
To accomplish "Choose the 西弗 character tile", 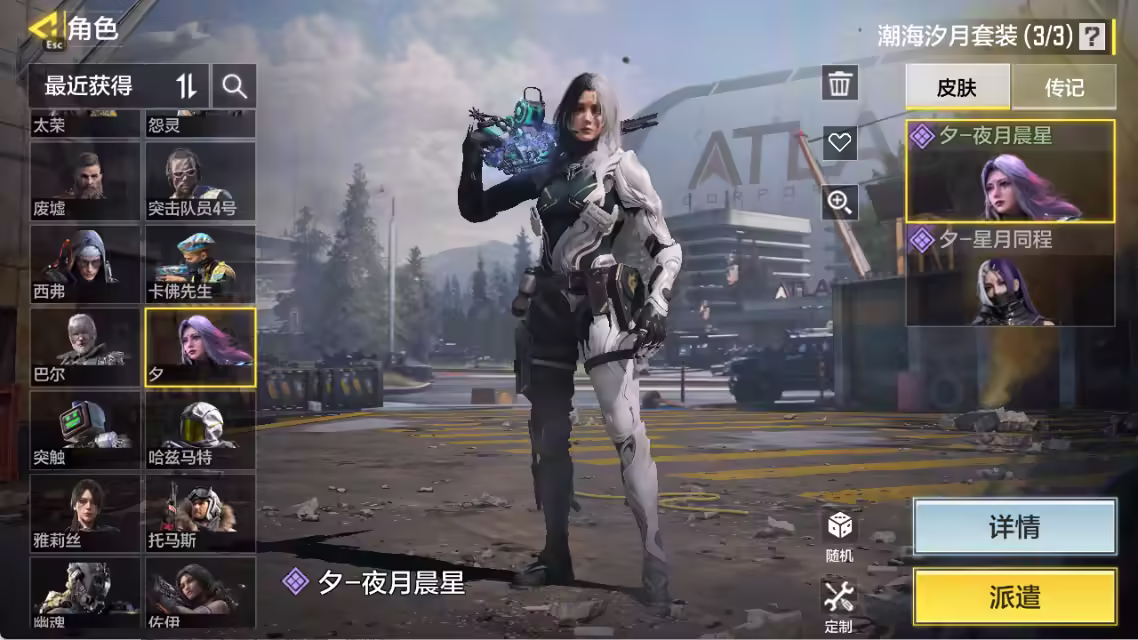I will 85,264.
